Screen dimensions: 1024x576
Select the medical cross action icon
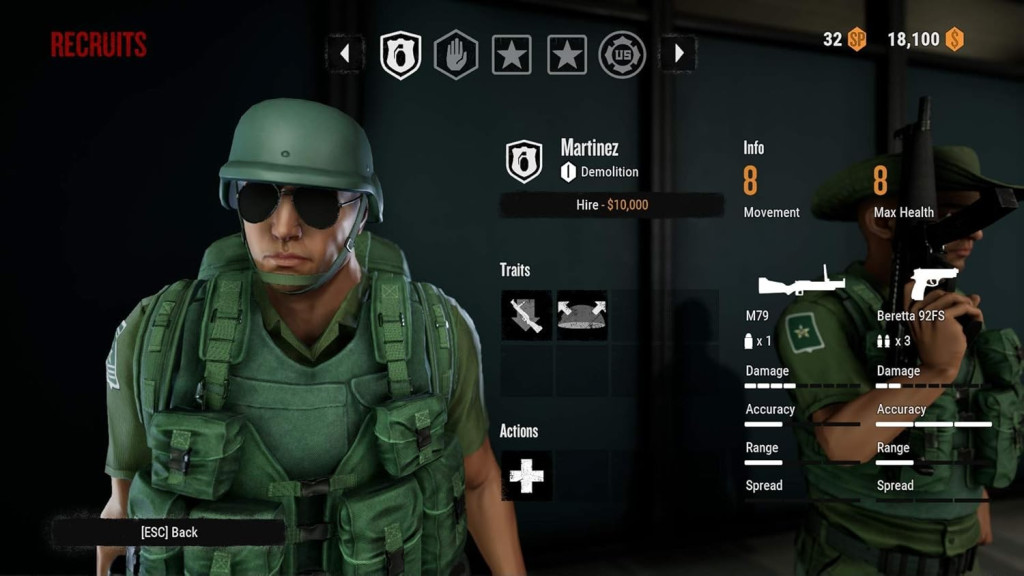[x=526, y=476]
